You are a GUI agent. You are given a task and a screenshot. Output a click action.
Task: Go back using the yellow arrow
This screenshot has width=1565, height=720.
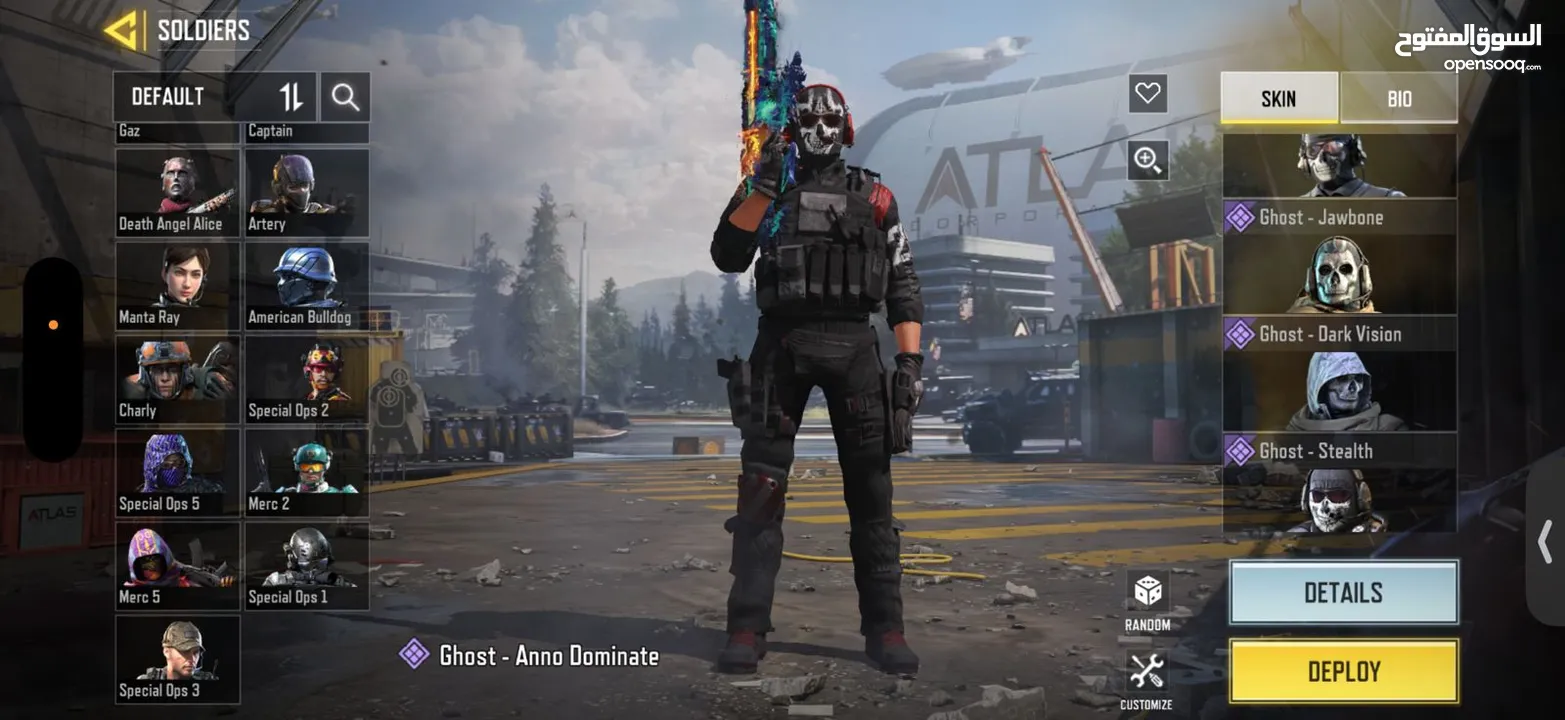(121, 31)
